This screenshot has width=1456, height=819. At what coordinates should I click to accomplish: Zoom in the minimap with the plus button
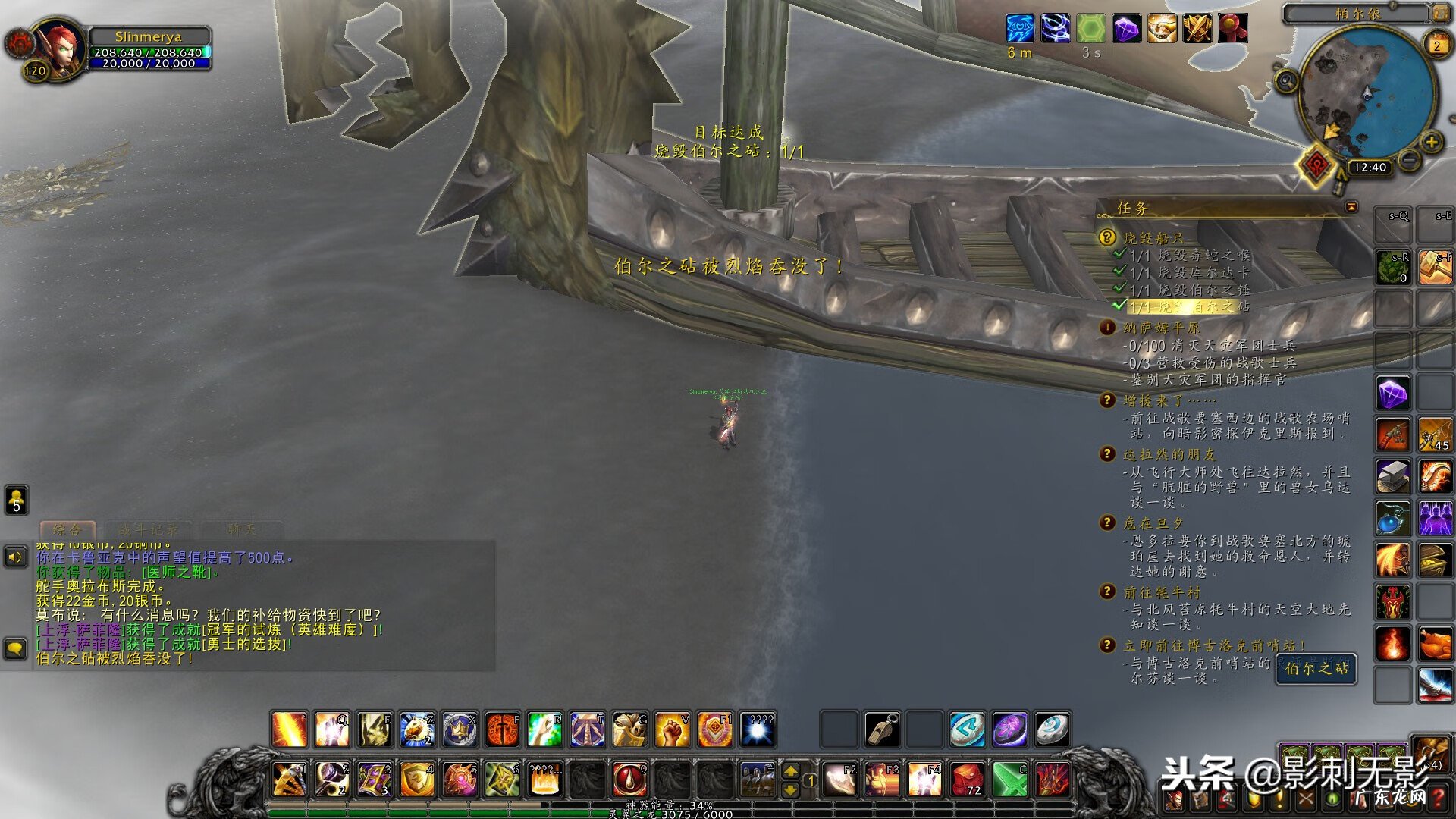pos(1431,142)
